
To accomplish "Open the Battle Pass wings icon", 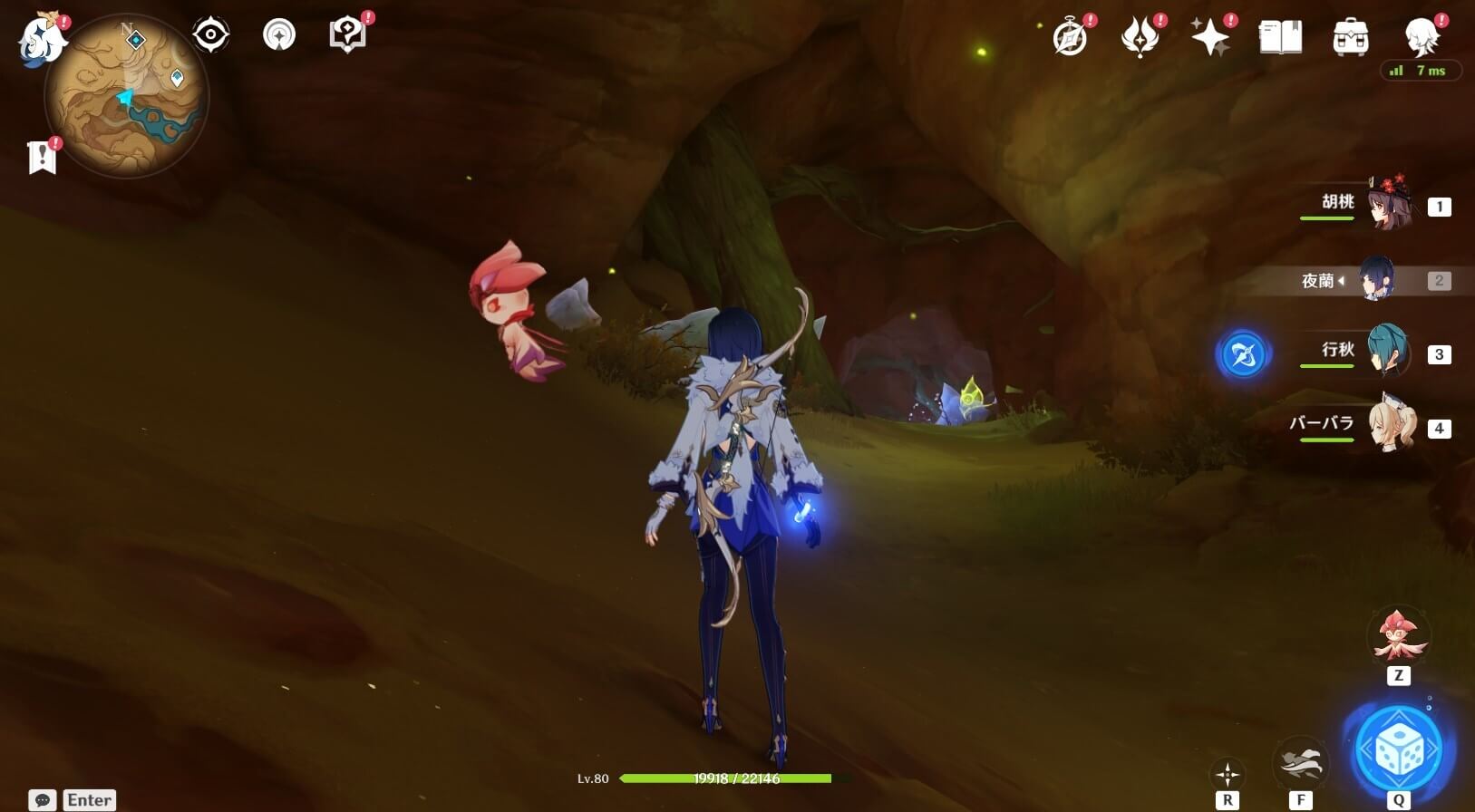I will 1141,36.
